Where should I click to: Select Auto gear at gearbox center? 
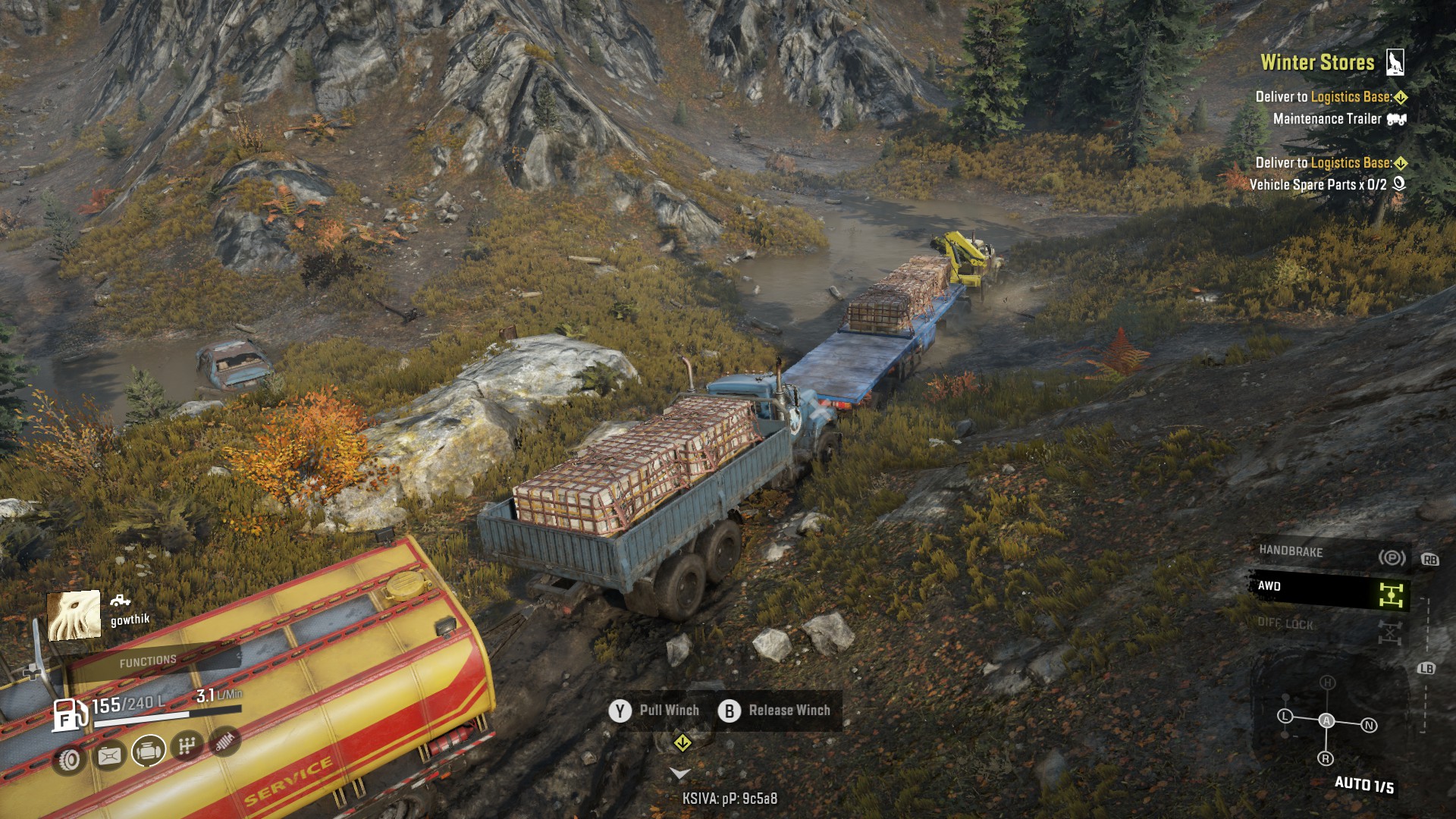1326,720
